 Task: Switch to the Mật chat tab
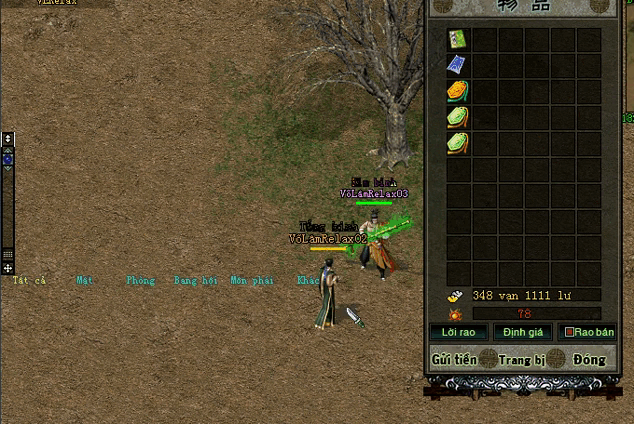pyautogui.click(x=84, y=281)
